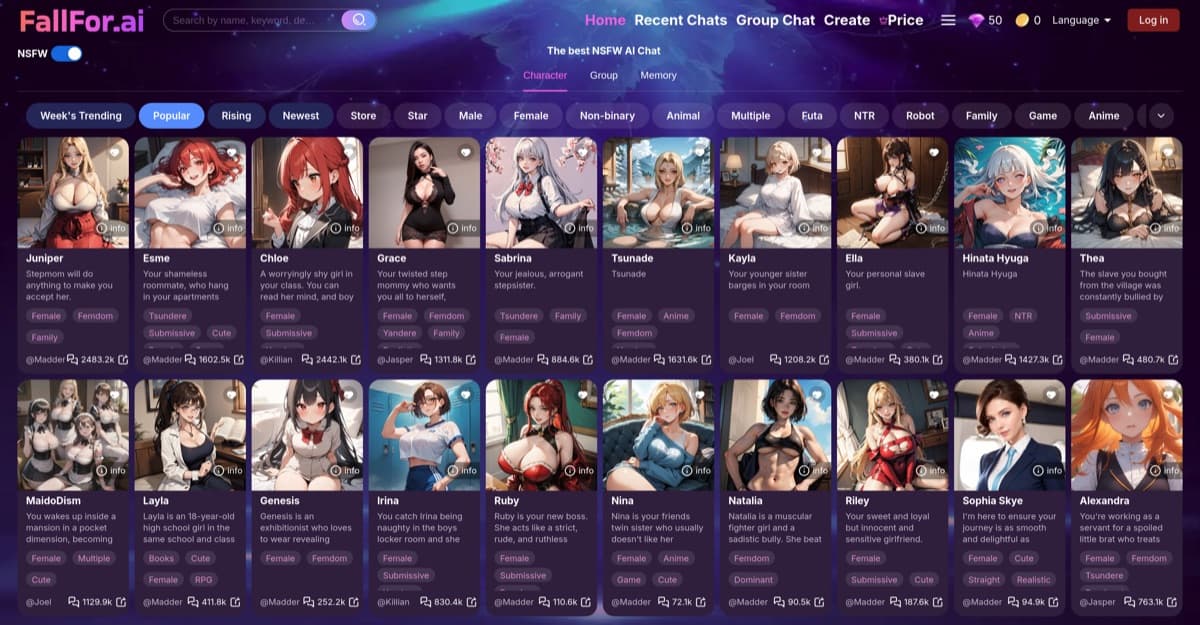The width and height of the screenshot is (1200, 625).
Task: Click the FallFor.ai logo
Action: (82, 20)
